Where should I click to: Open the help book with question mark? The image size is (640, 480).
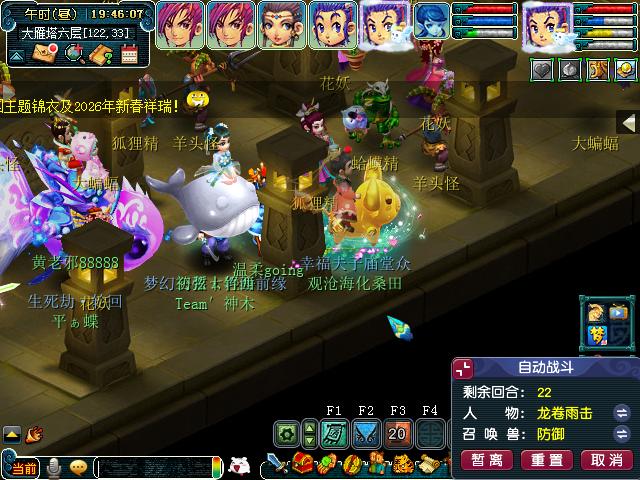point(100,54)
